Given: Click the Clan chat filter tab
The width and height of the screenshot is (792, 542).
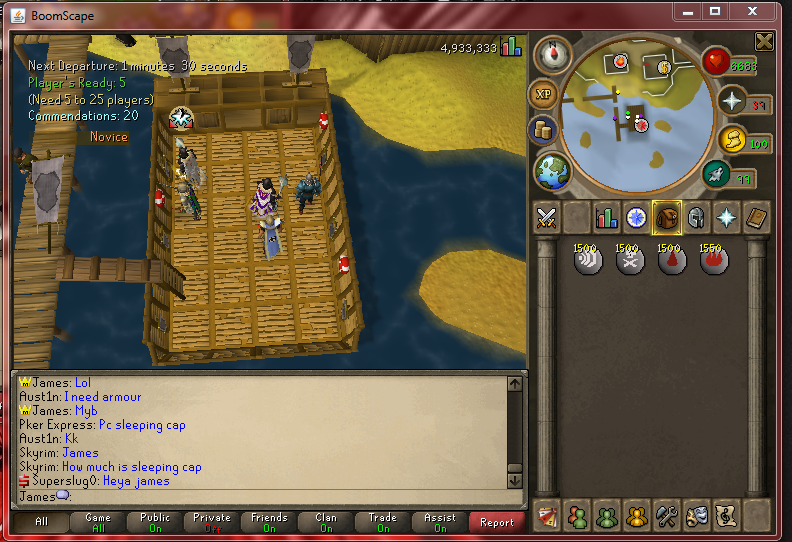Looking at the screenshot, I should [326, 522].
